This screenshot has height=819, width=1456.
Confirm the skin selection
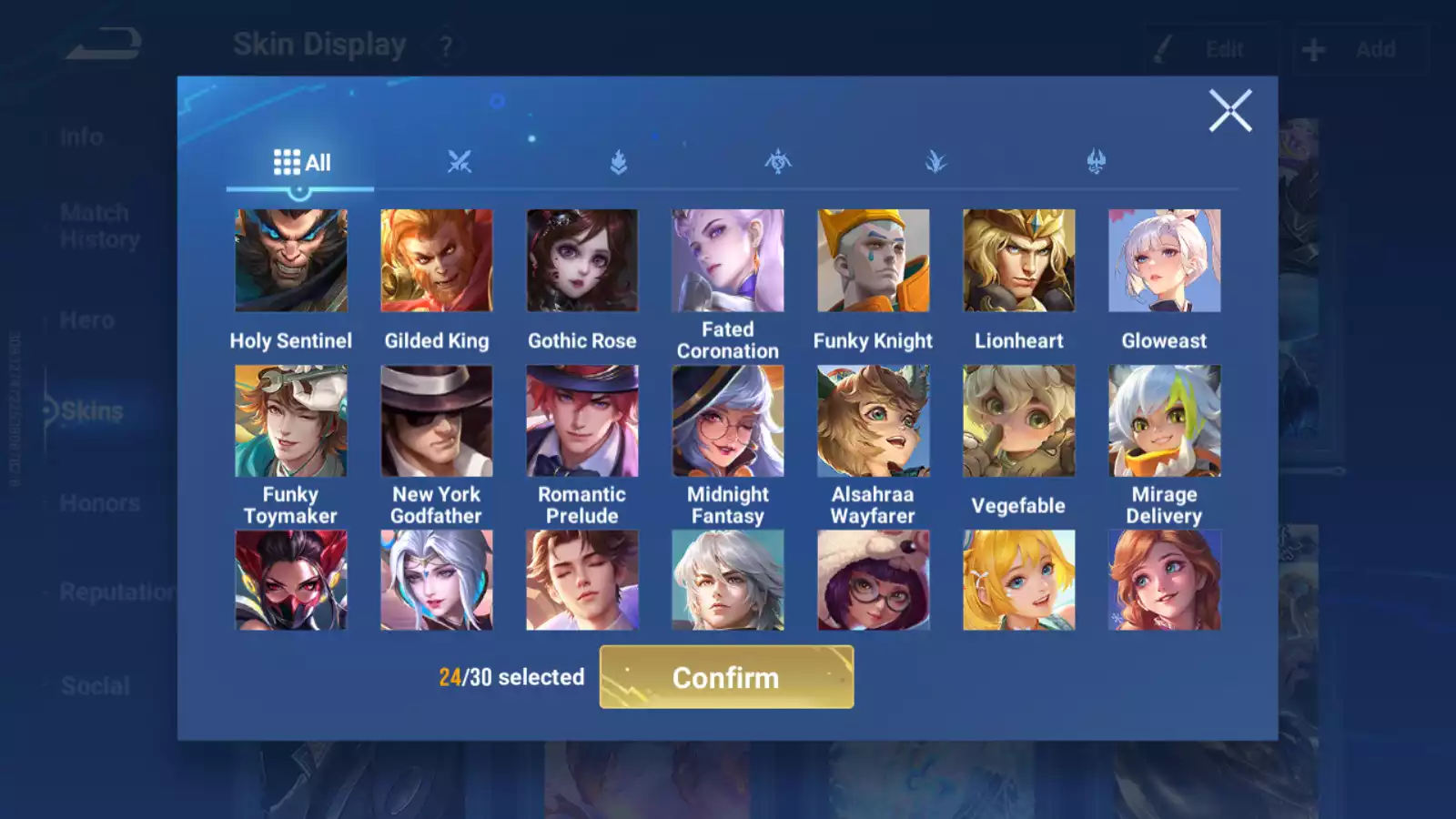(x=726, y=677)
